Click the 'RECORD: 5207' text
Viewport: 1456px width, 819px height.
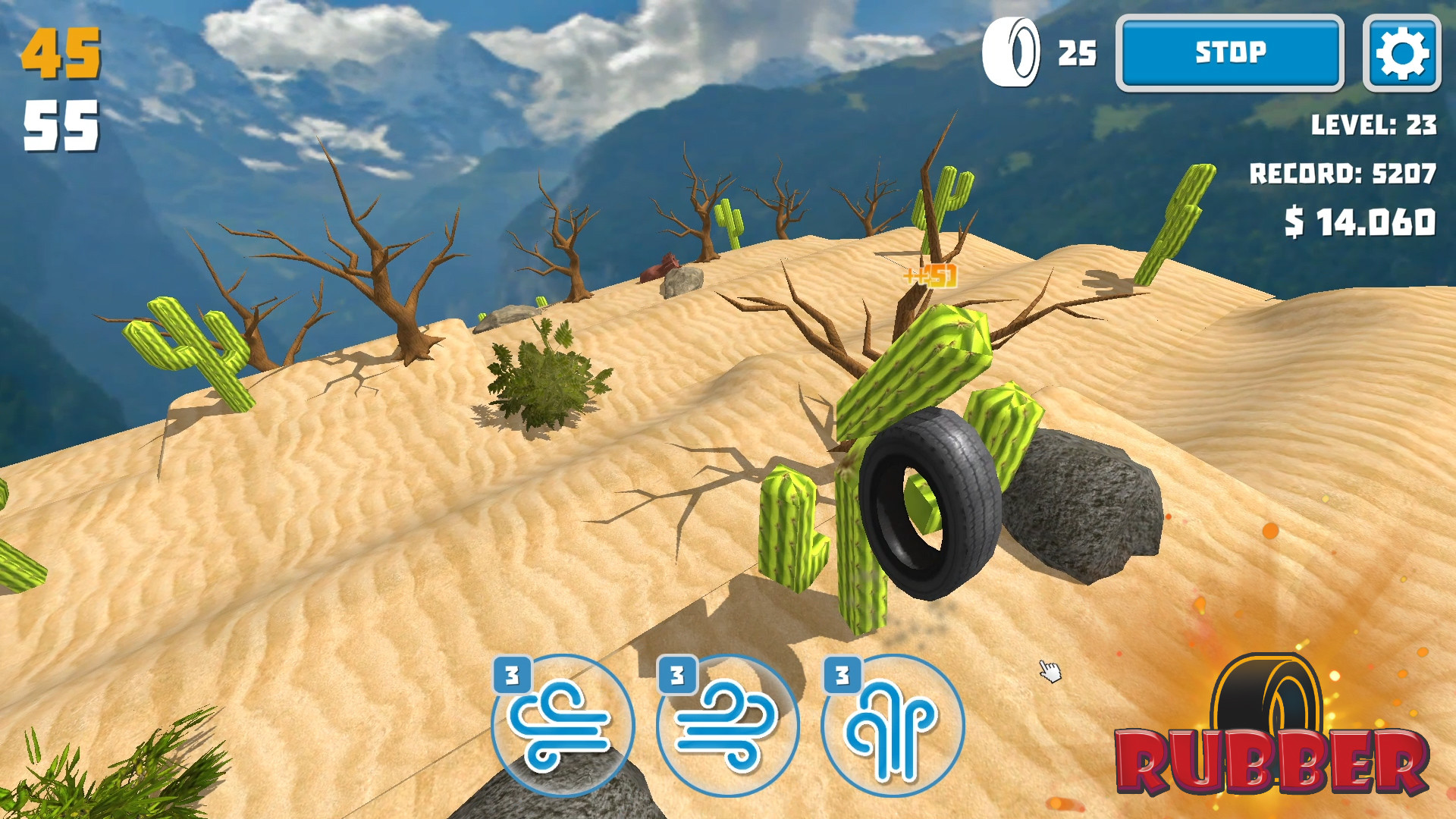coord(1342,173)
